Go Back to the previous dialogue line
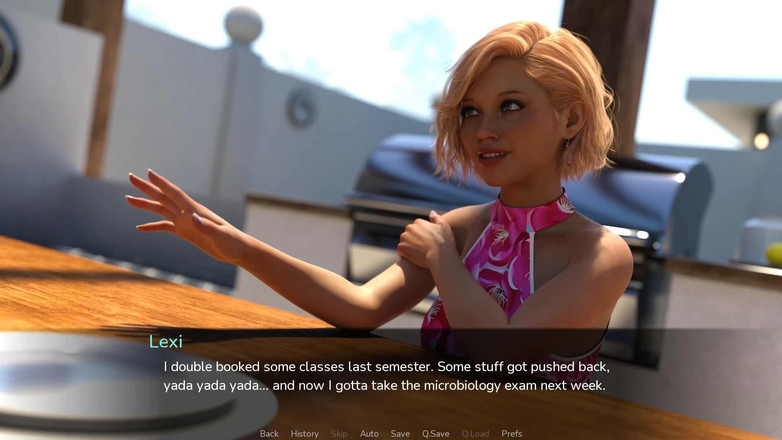 click(269, 434)
